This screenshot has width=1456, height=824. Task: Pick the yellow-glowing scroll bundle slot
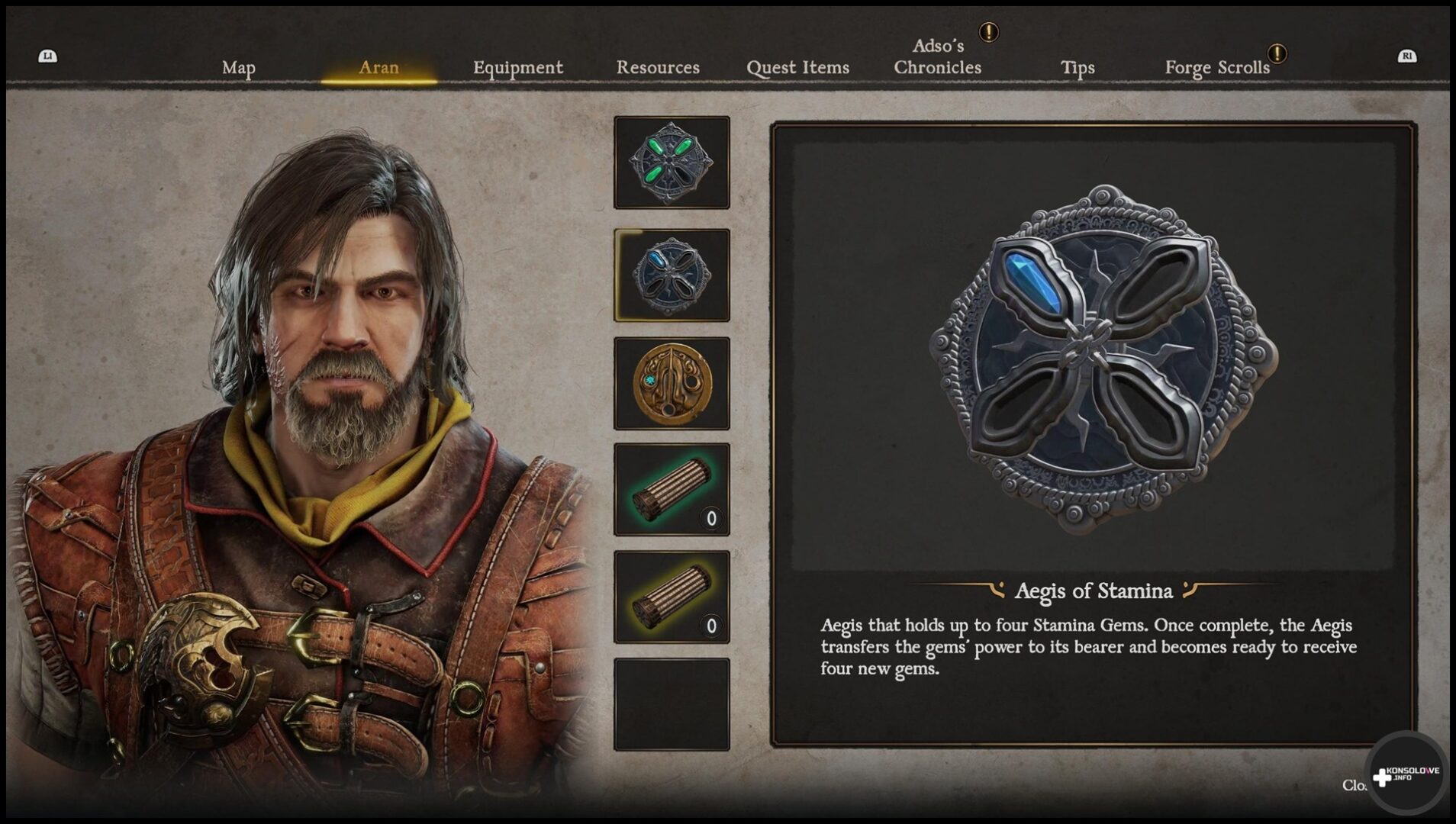pyautogui.click(x=672, y=597)
